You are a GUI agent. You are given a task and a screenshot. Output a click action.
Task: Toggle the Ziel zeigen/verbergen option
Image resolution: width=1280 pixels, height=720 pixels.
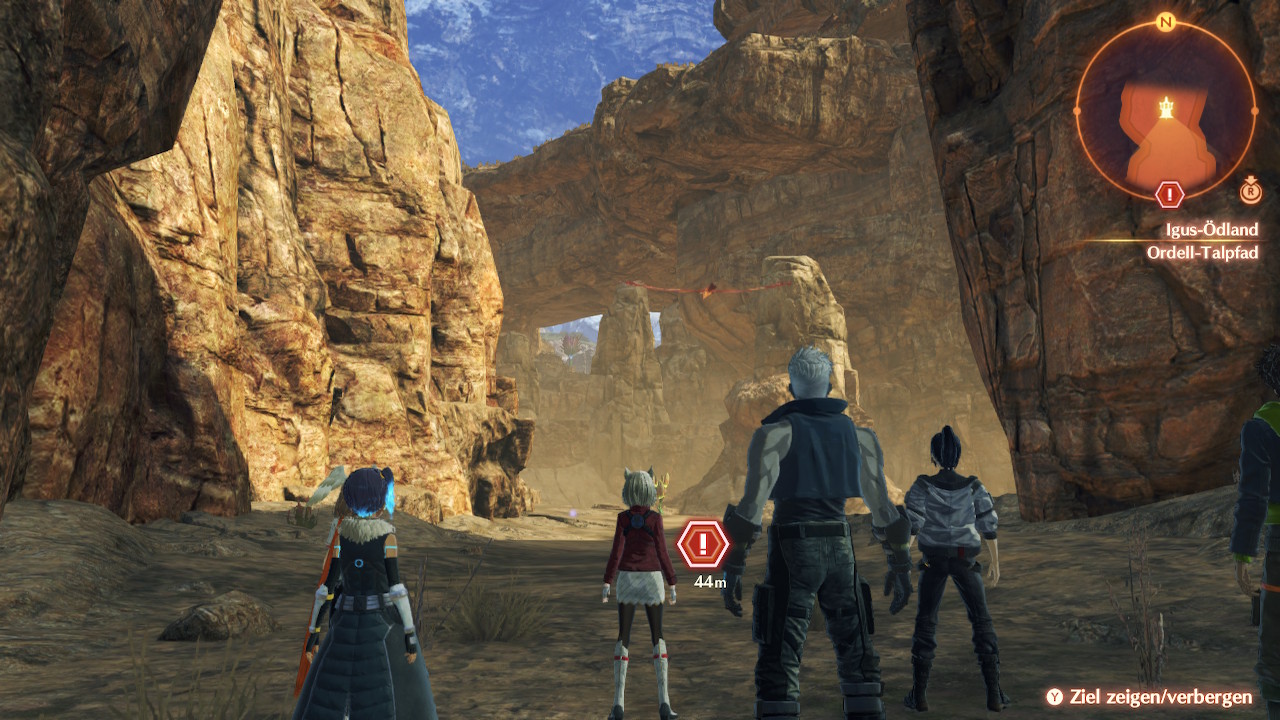[1151, 697]
